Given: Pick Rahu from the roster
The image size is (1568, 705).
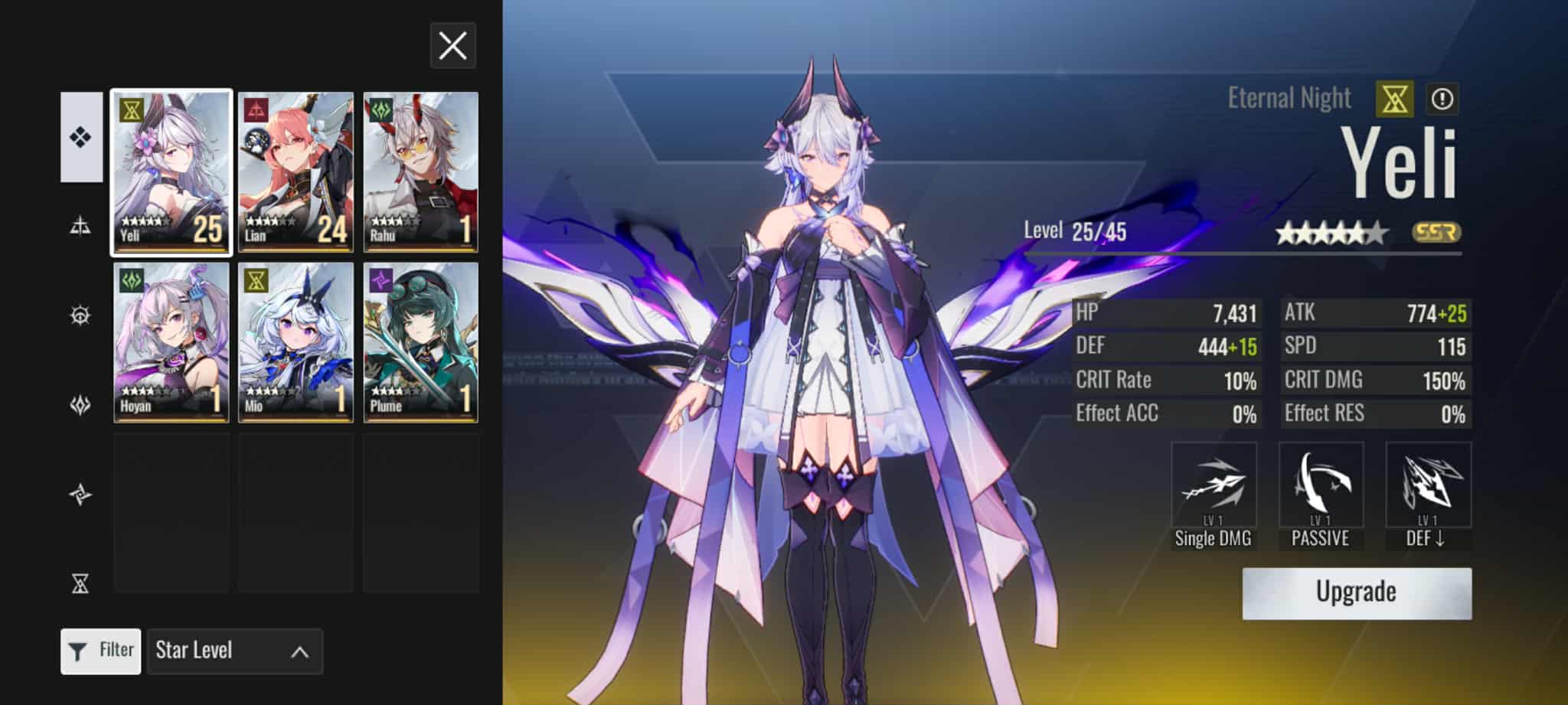Looking at the screenshot, I should (420, 172).
